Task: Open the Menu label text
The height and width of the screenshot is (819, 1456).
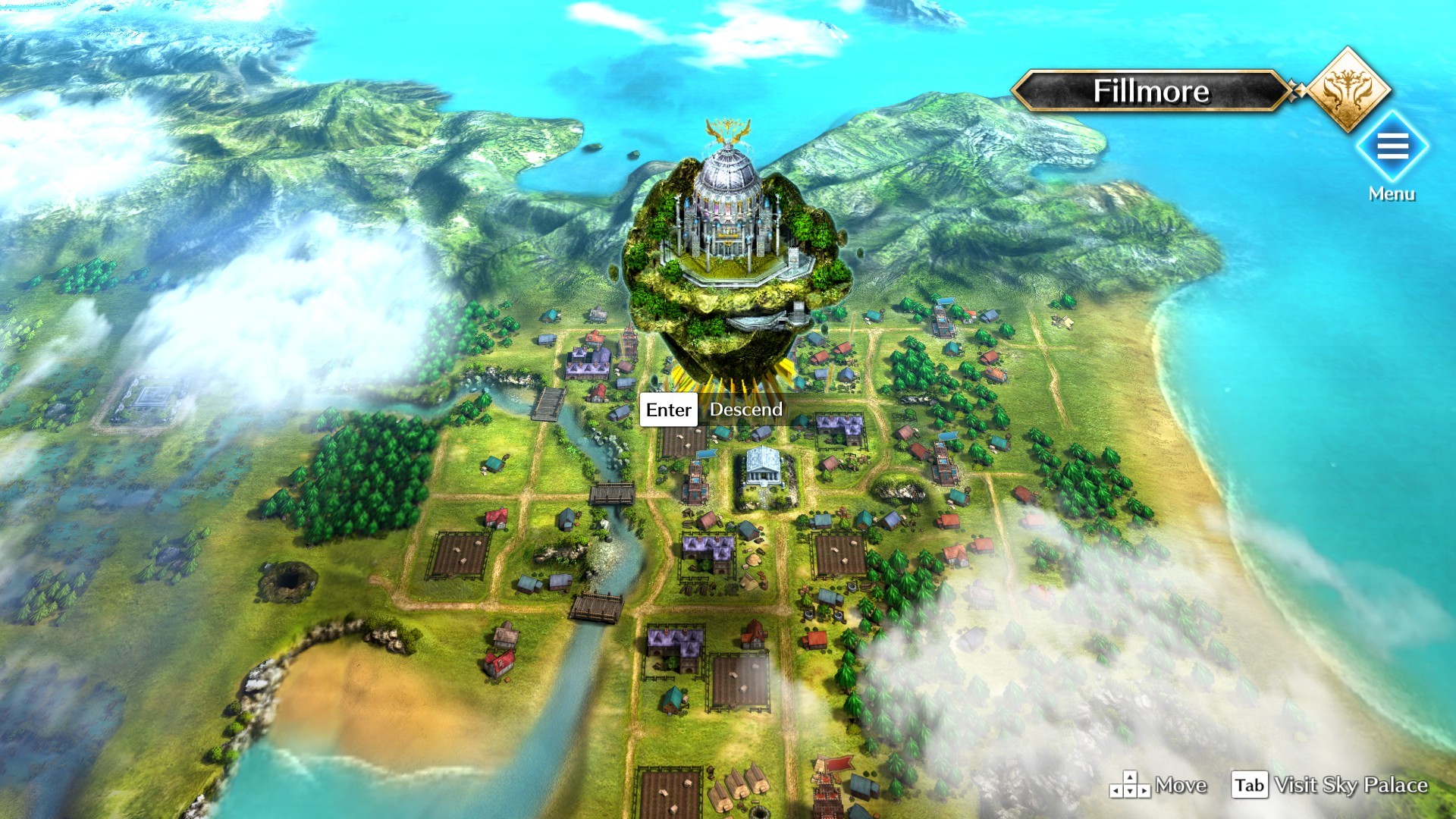Action: coord(1392,193)
